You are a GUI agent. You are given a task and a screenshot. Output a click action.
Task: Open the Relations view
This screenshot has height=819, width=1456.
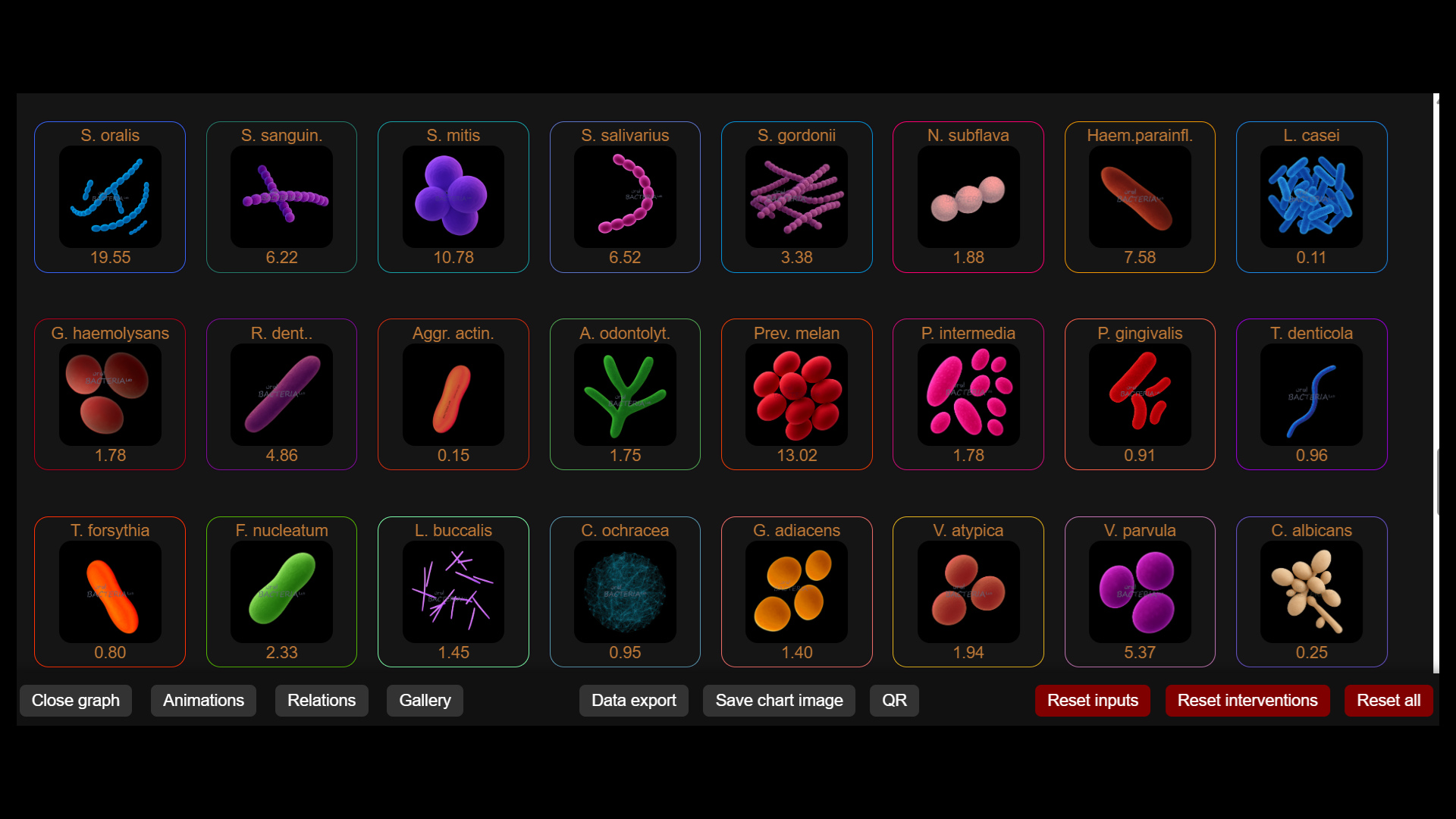tap(322, 700)
